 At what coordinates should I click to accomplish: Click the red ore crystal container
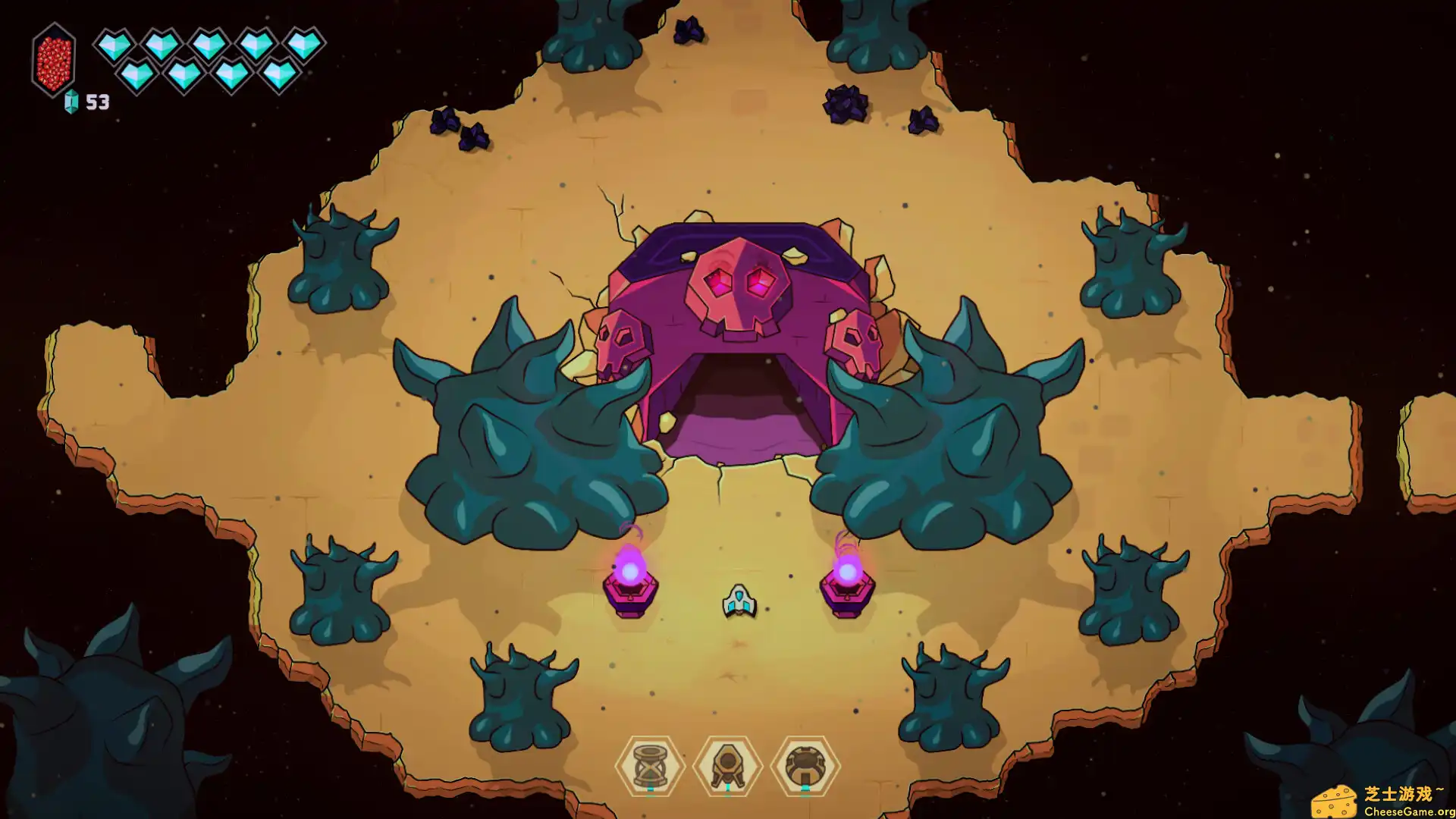point(54,60)
